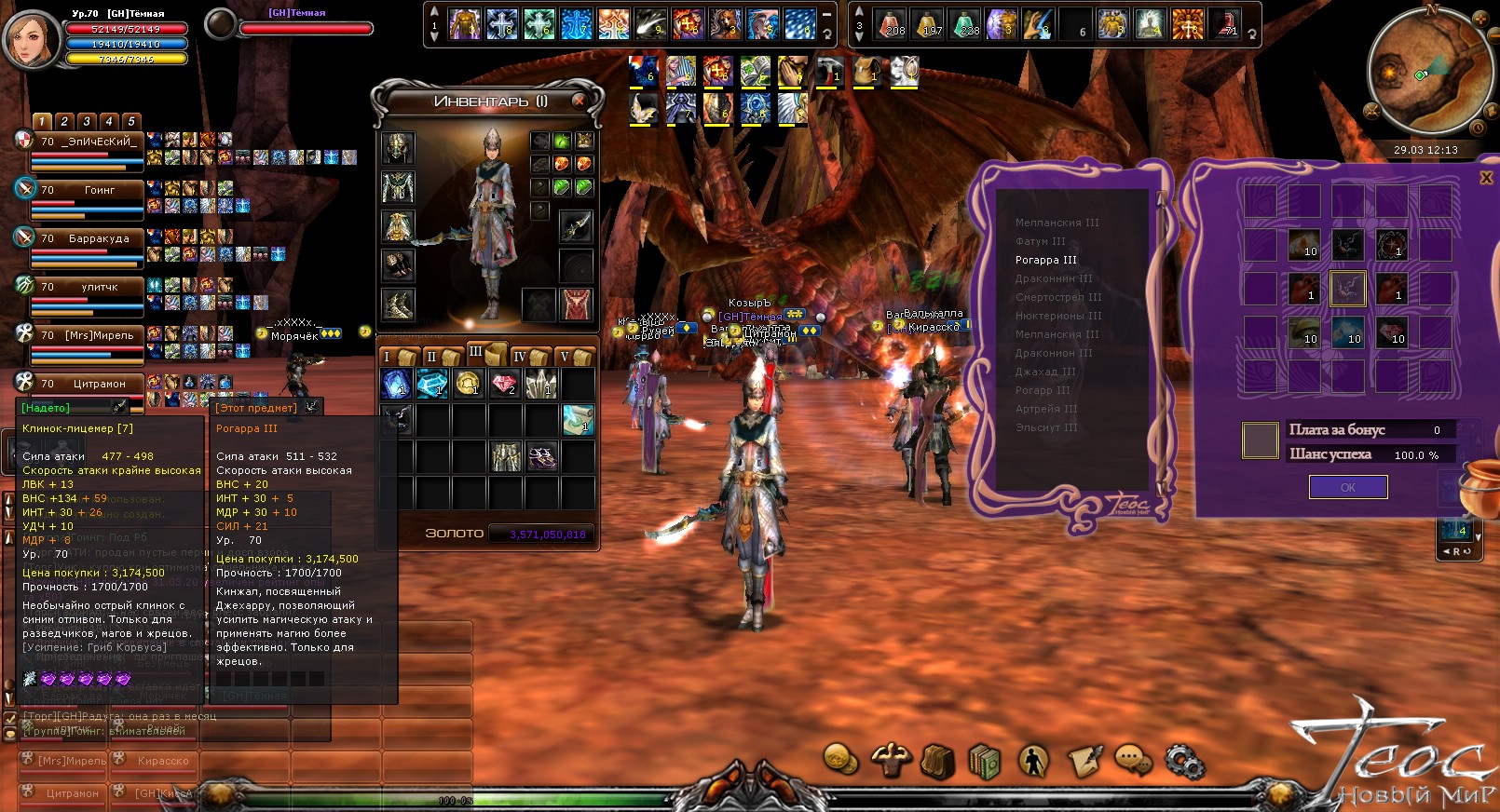Screen dimensions: 1500x812
Task: Switch to inventory bag tab IV
Action: (x=526, y=357)
